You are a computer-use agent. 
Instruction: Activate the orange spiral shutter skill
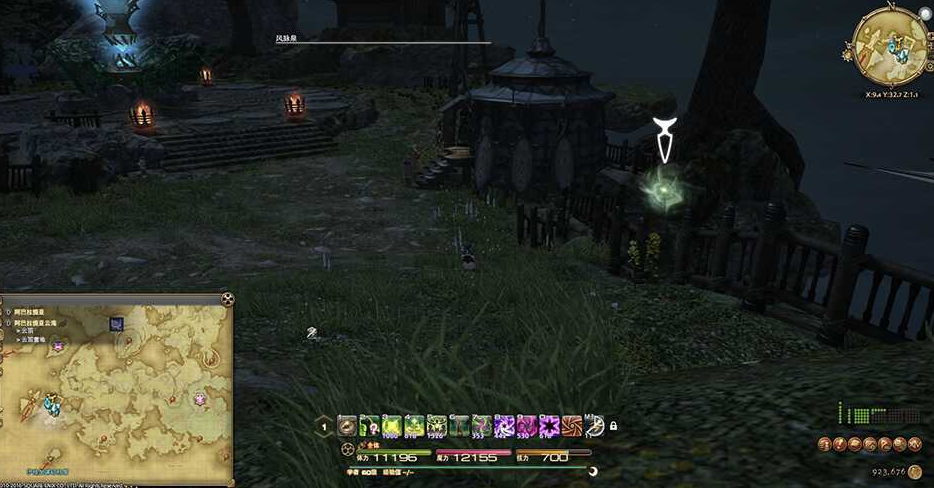tap(571, 425)
